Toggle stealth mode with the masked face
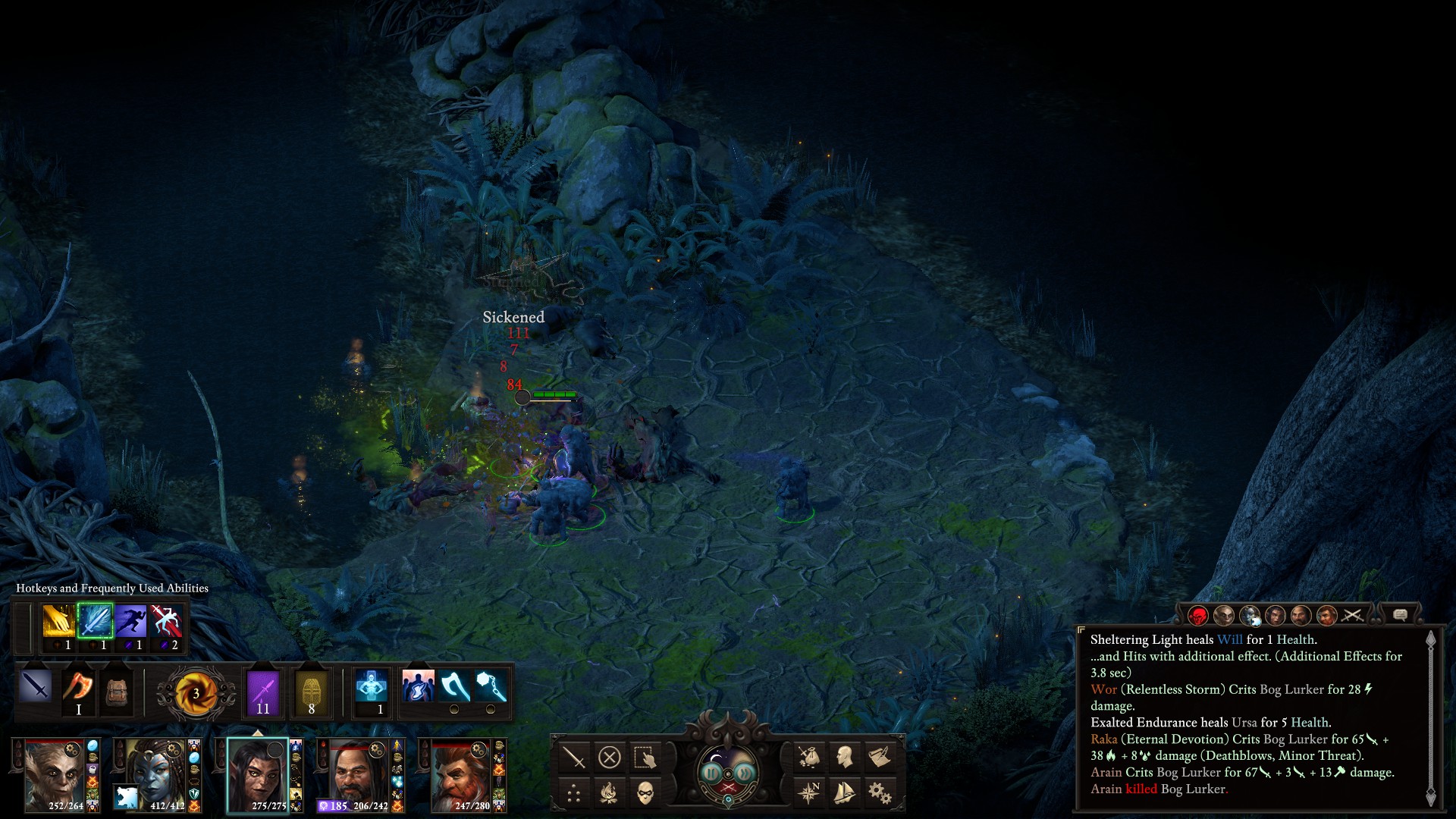This screenshot has height=819, width=1456. [645, 793]
